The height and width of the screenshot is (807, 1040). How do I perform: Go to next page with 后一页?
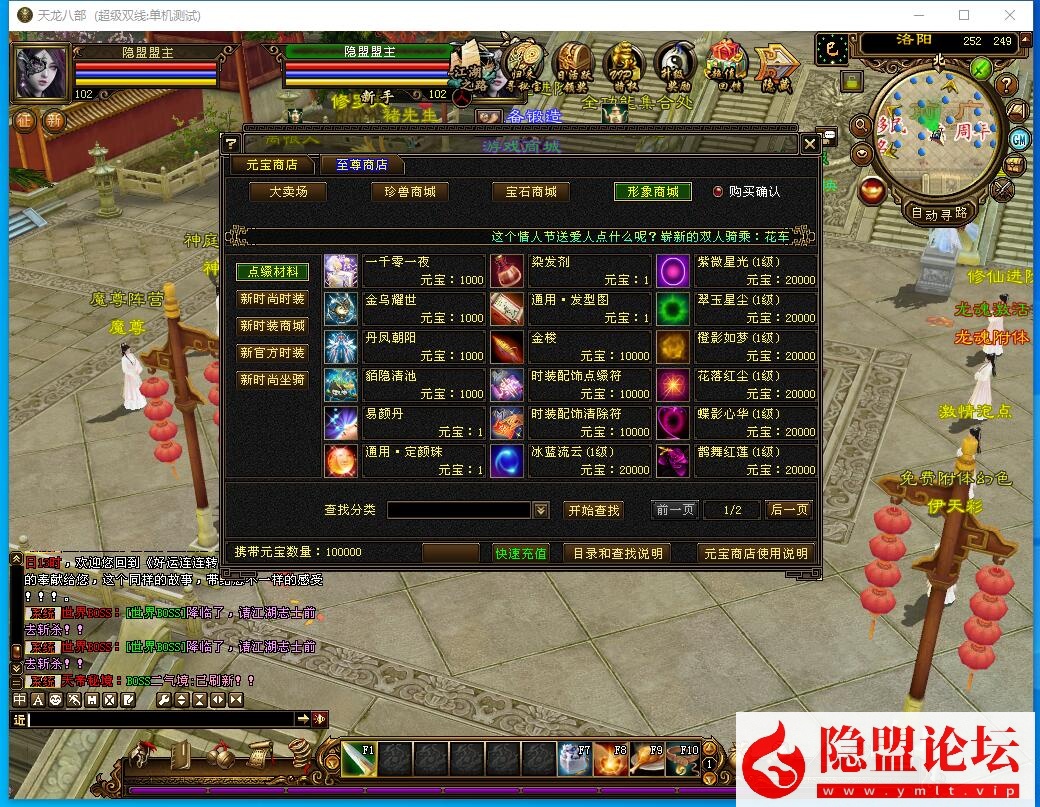(789, 510)
